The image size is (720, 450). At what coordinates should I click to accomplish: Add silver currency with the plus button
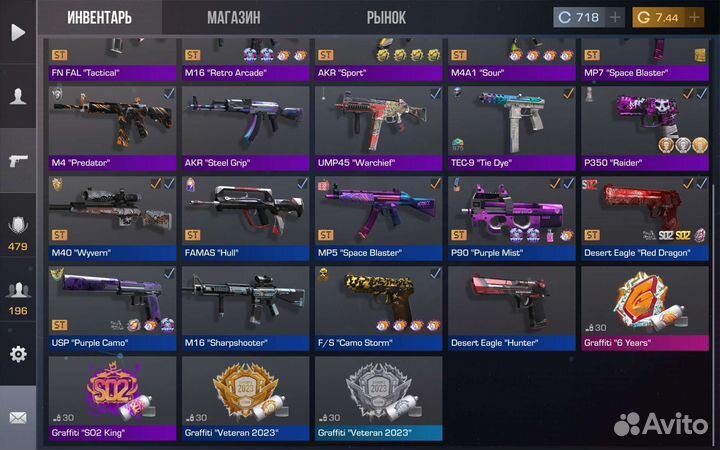[615, 18]
